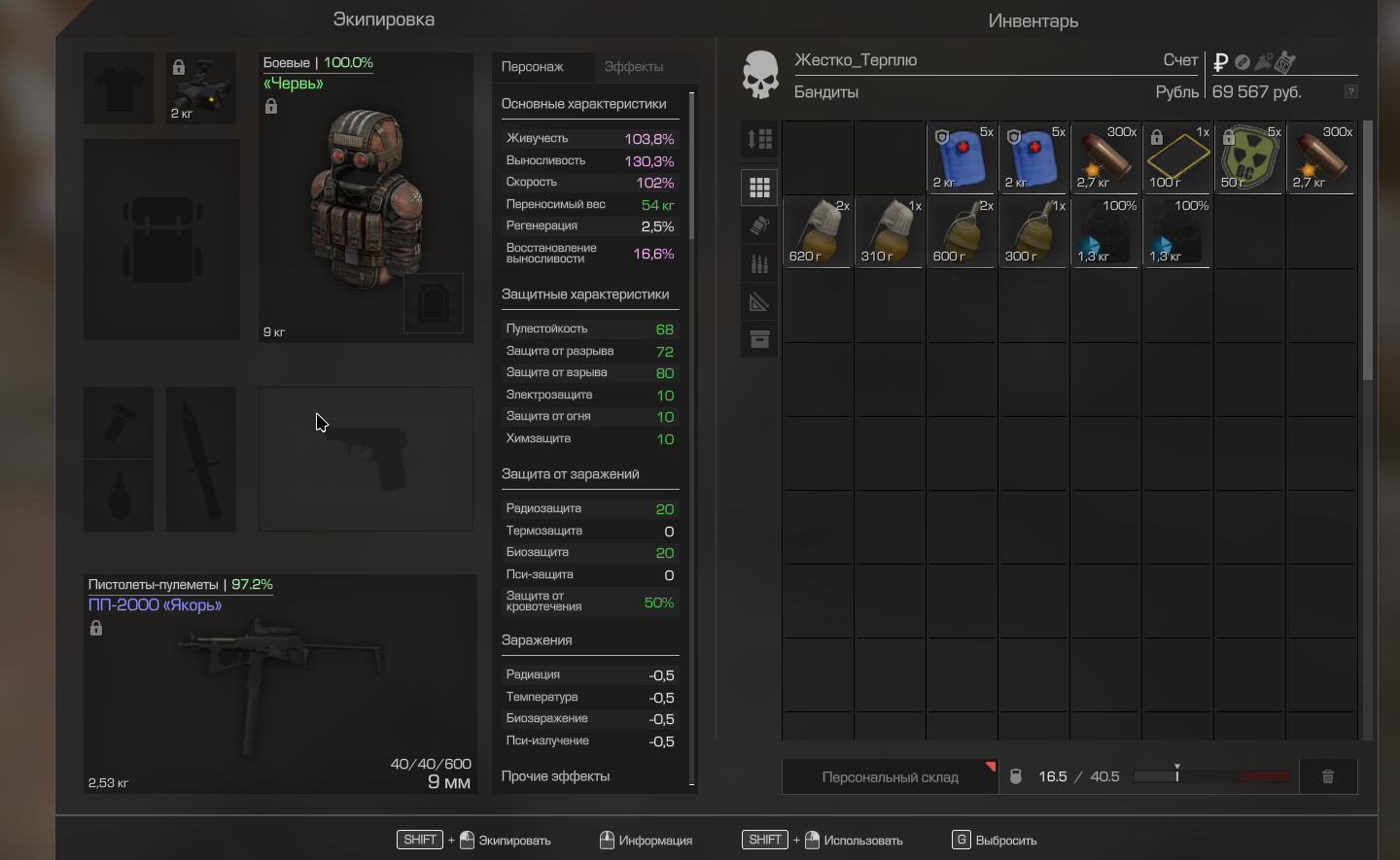
Task: Select the night vision device slot
Action: pyautogui.click(x=201, y=88)
